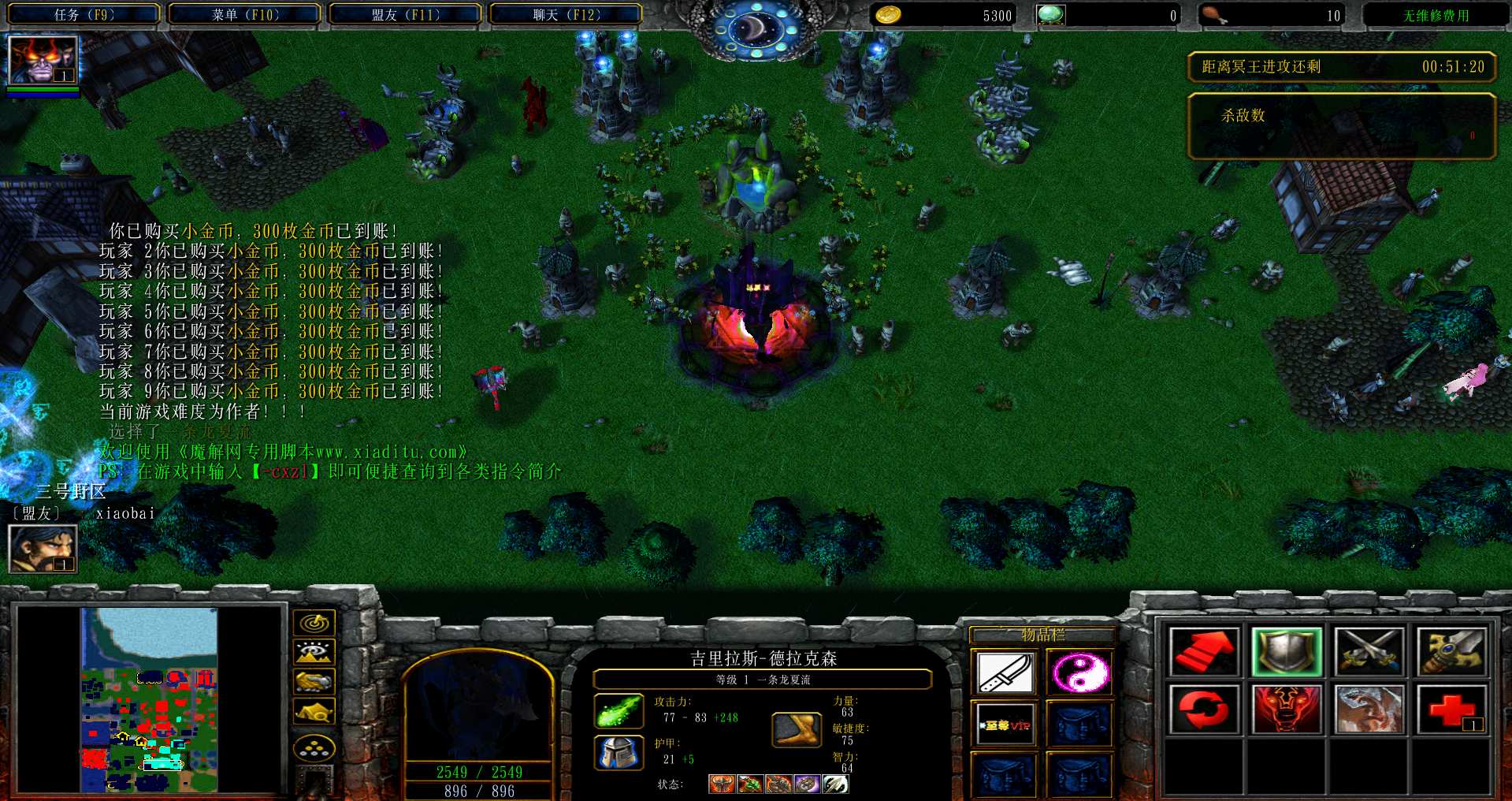Choose the red arrow move command

point(1203,652)
